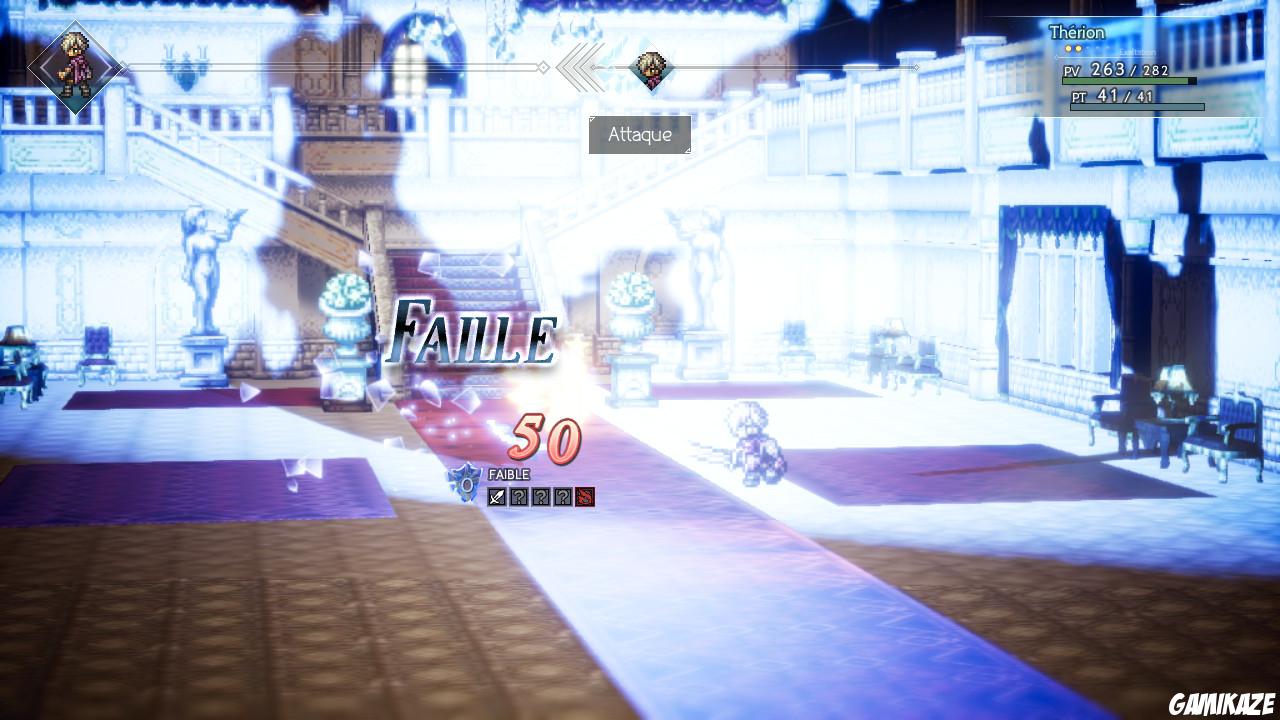1280x720 pixels.
Task: Activate the shield break counter showing zero
Action: pos(468,485)
